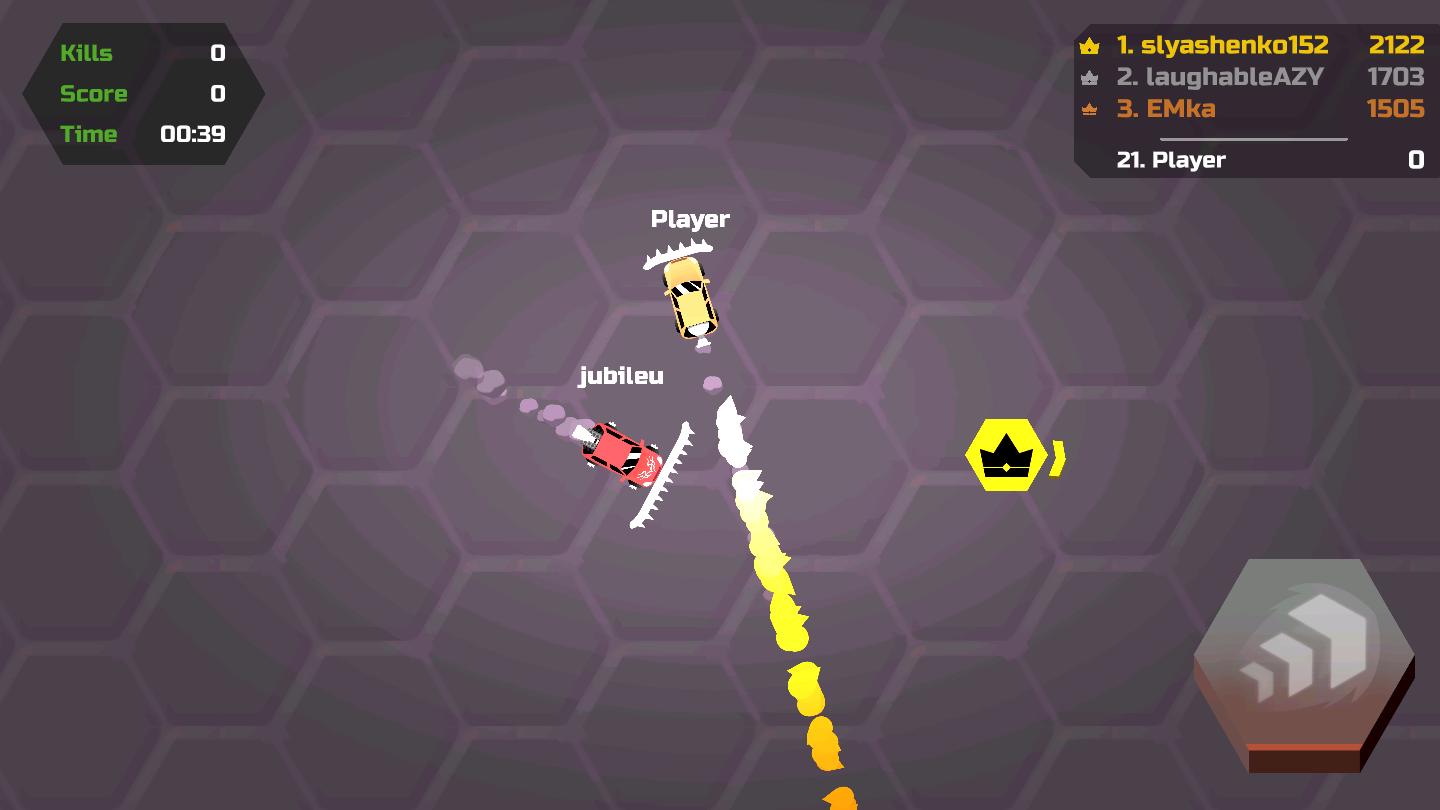Click the Player name label above the yellow car

tap(691, 218)
